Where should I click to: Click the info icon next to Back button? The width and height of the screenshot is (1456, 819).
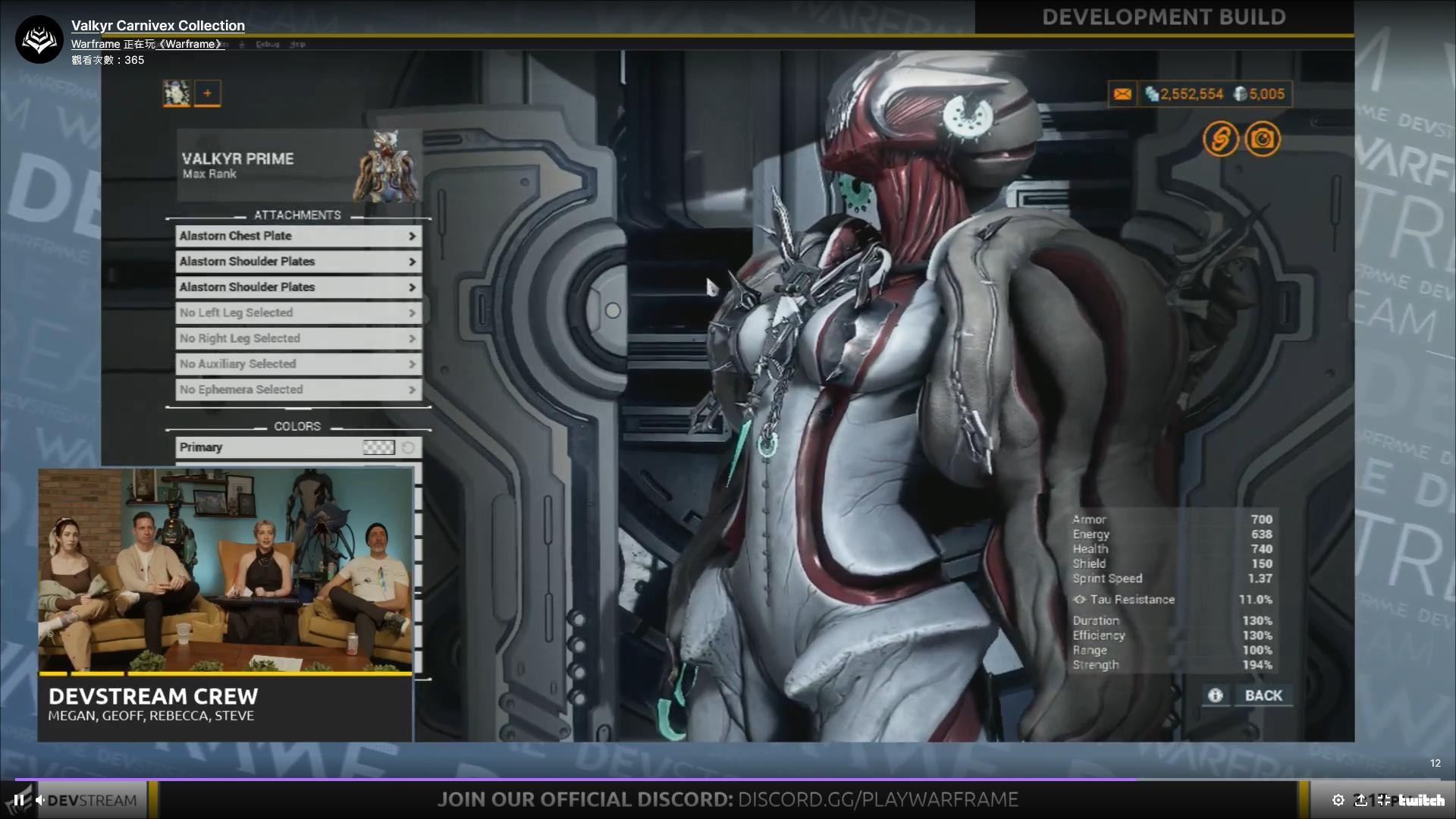(1216, 695)
